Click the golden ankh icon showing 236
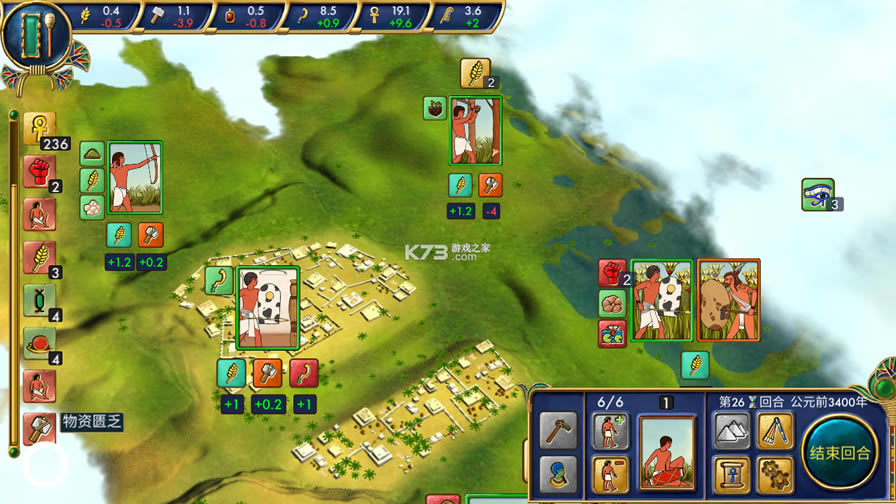 (x=39, y=128)
